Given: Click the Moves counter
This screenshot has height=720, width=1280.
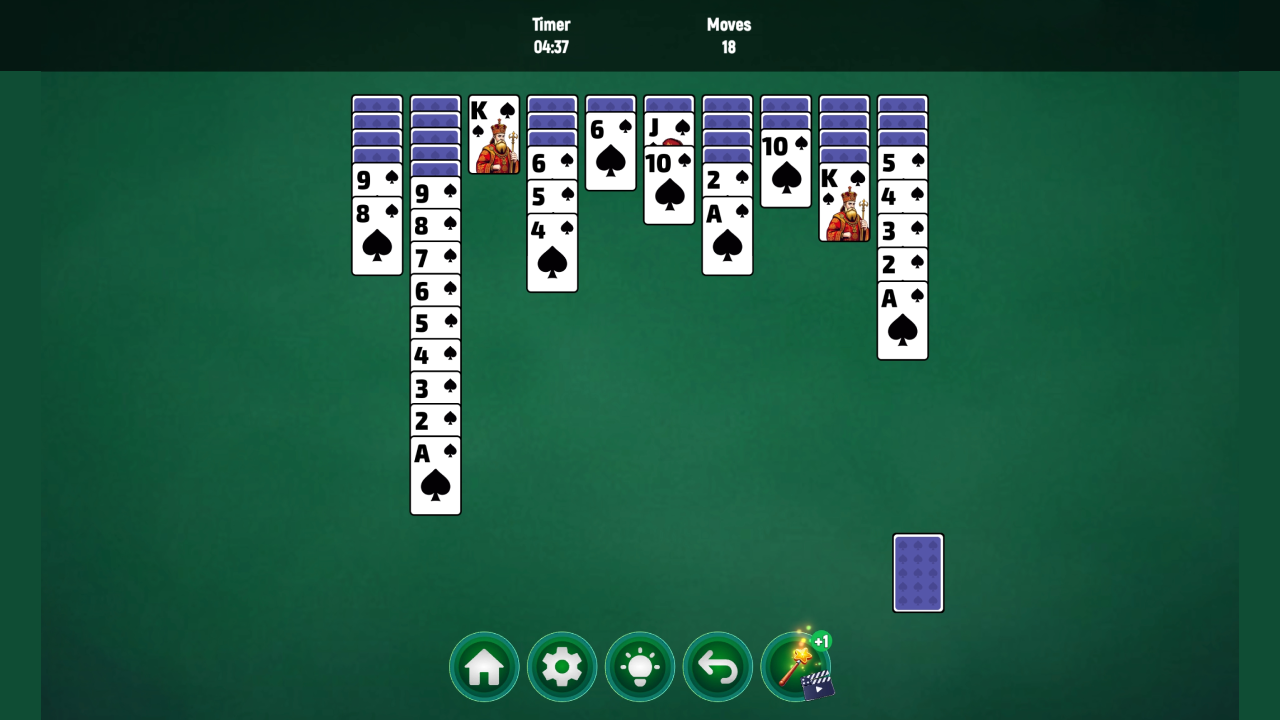Looking at the screenshot, I should coord(728,35).
